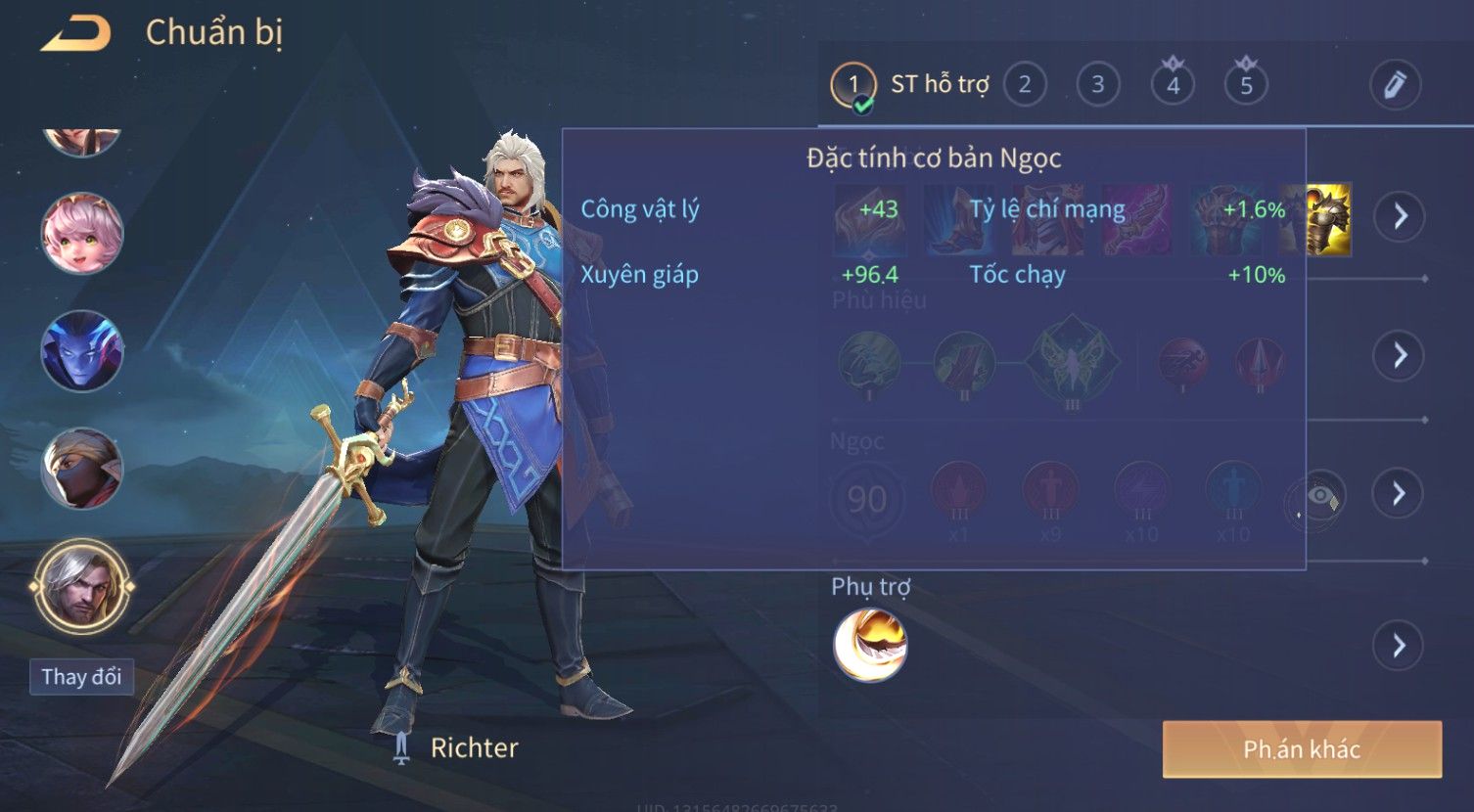
Task: Switch to preset slot 5
Action: tap(1246, 85)
